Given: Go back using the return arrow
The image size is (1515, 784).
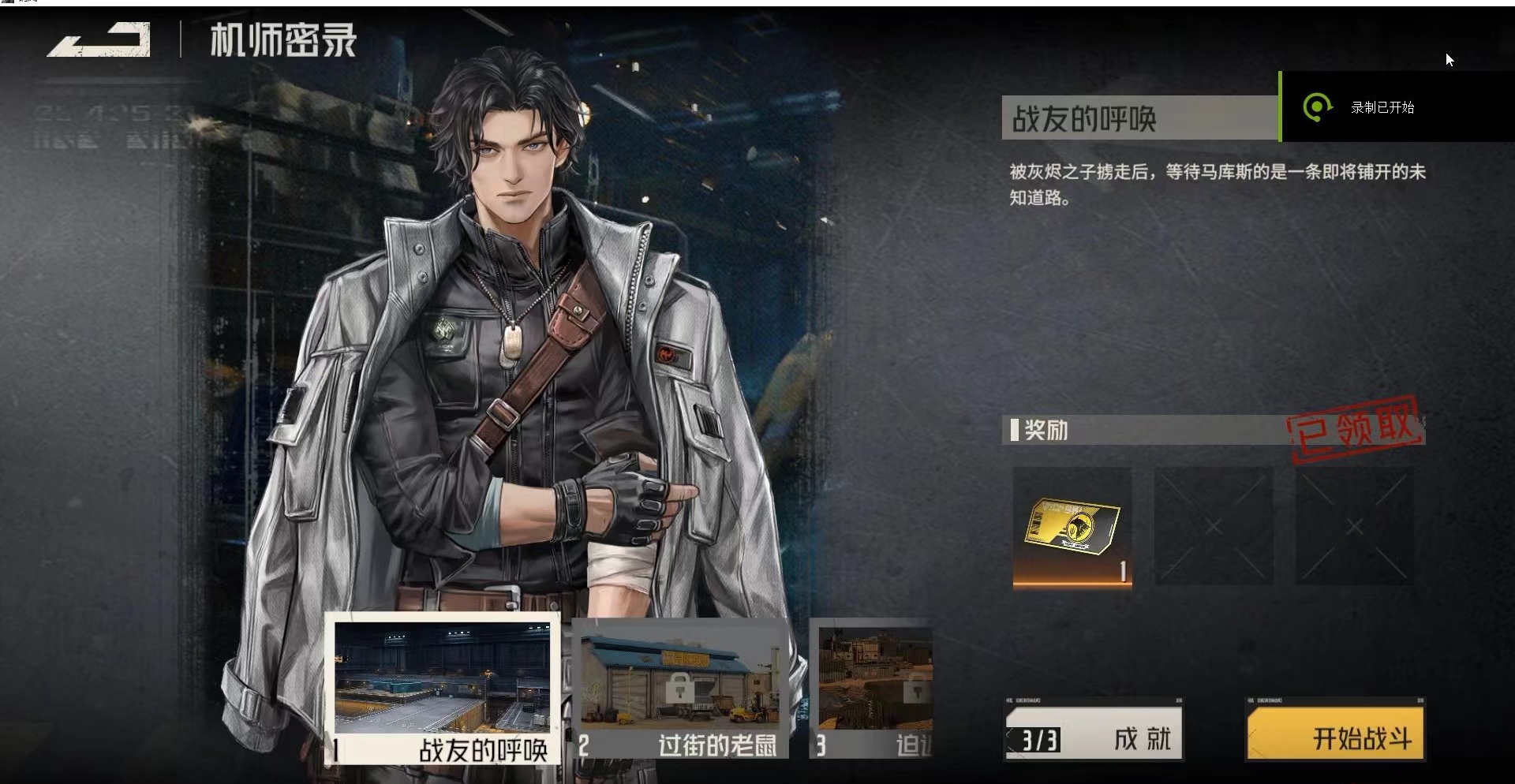Looking at the screenshot, I should coord(99,41).
